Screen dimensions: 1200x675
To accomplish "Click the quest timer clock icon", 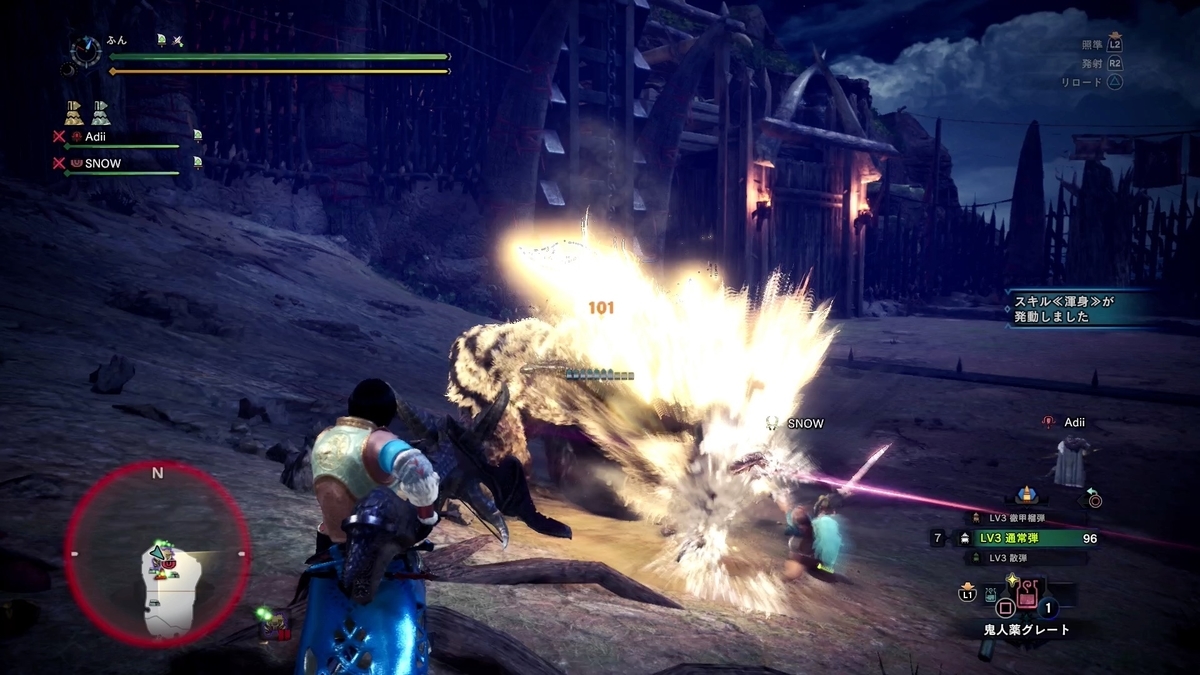I will coord(84,49).
